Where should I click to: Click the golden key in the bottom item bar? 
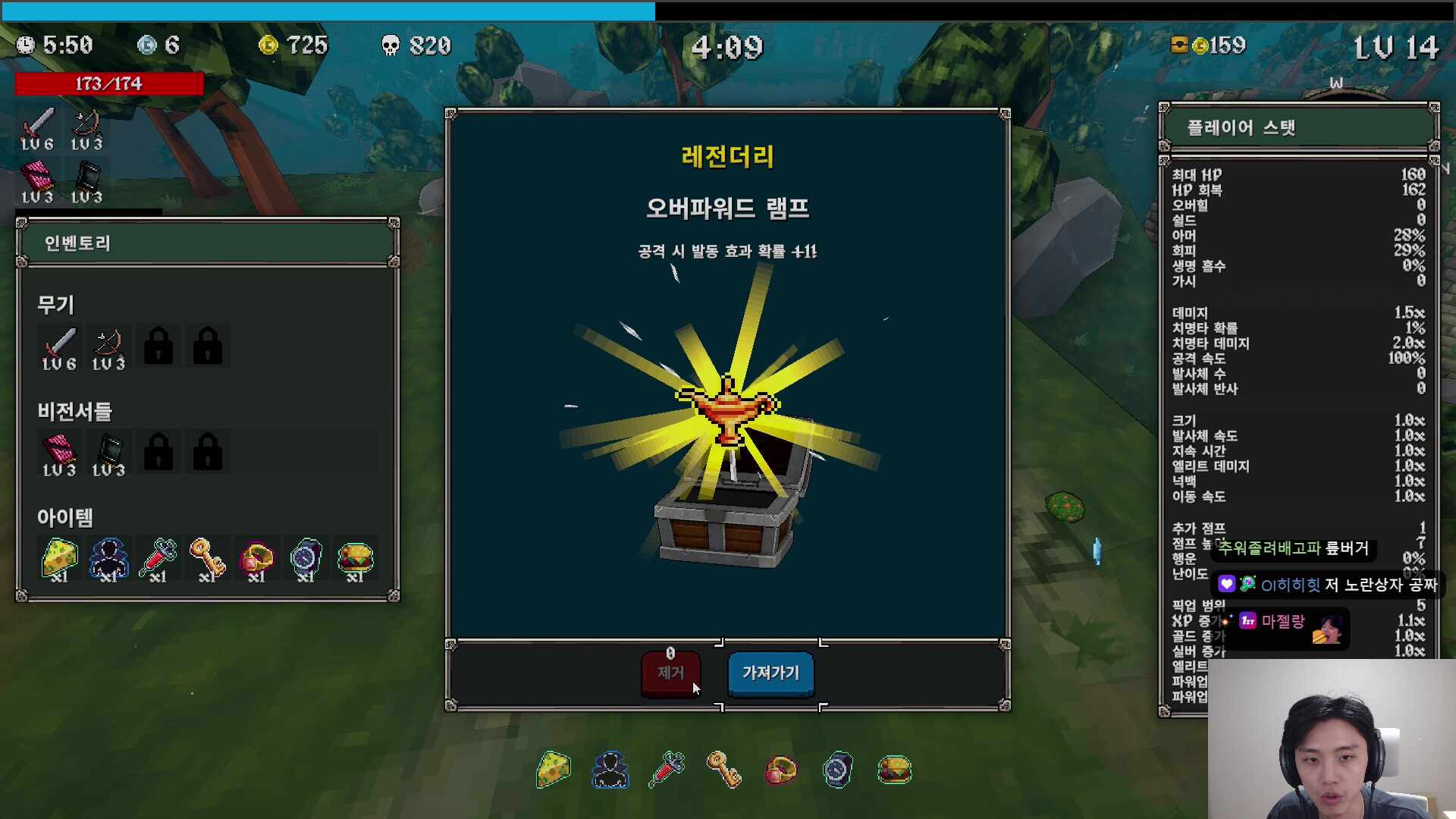point(724,770)
